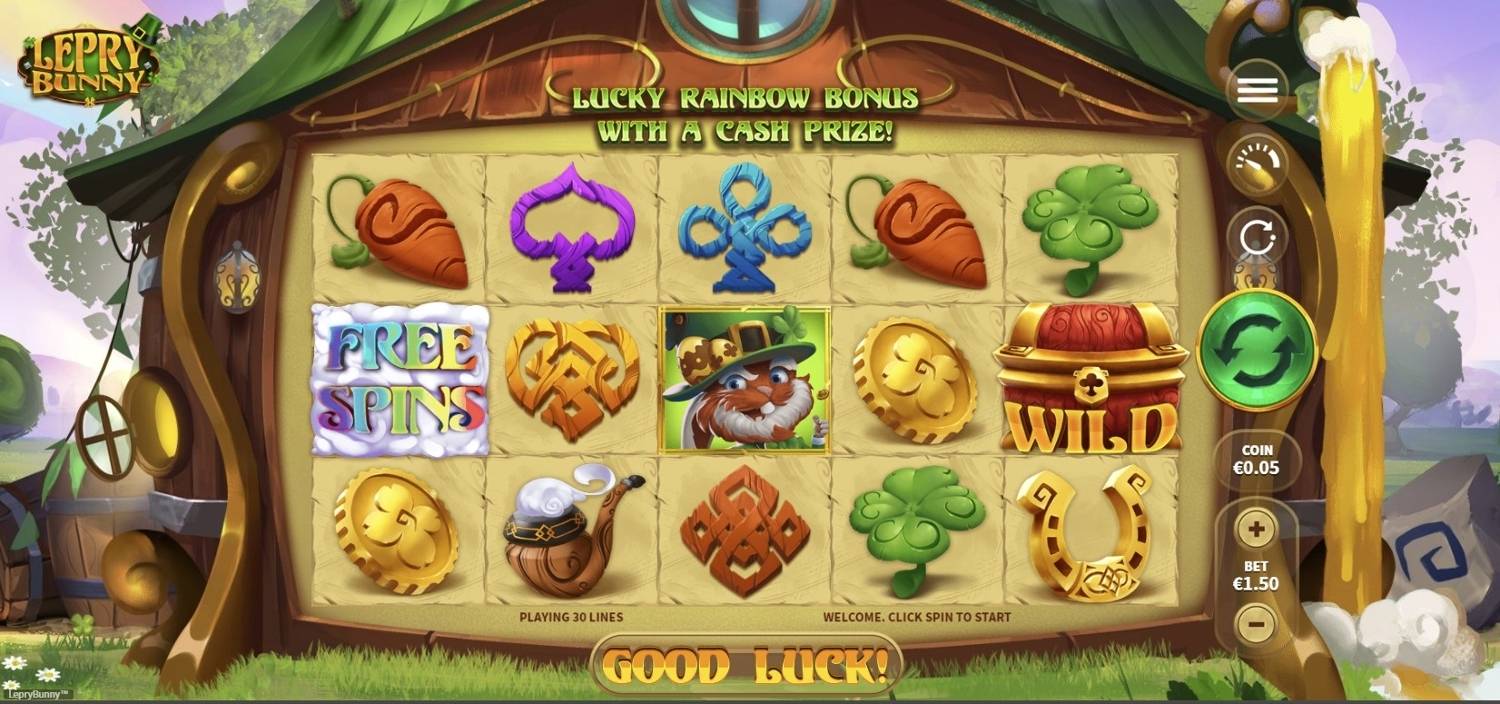The height and width of the screenshot is (704, 1500).
Task: Open the autoplay circular arrow button
Action: (1257, 238)
